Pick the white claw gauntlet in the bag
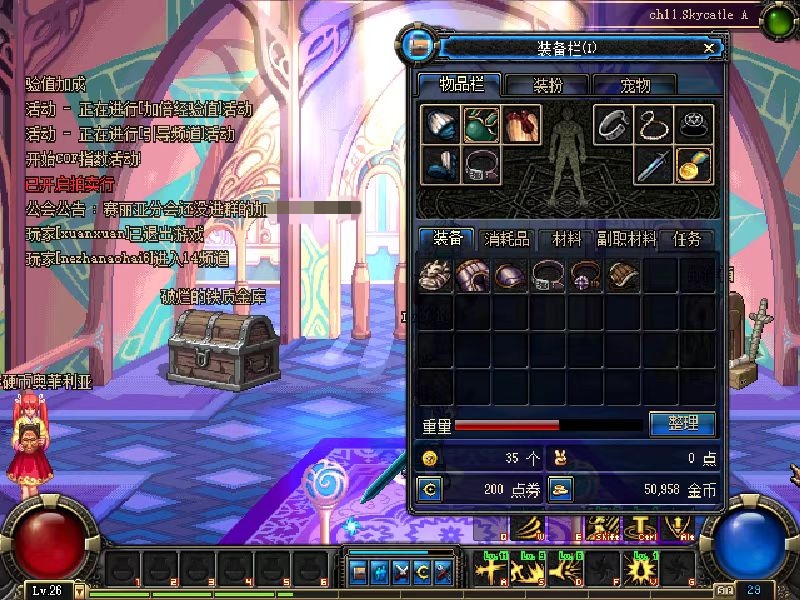The image size is (800, 600). click(x=435, y=275)
